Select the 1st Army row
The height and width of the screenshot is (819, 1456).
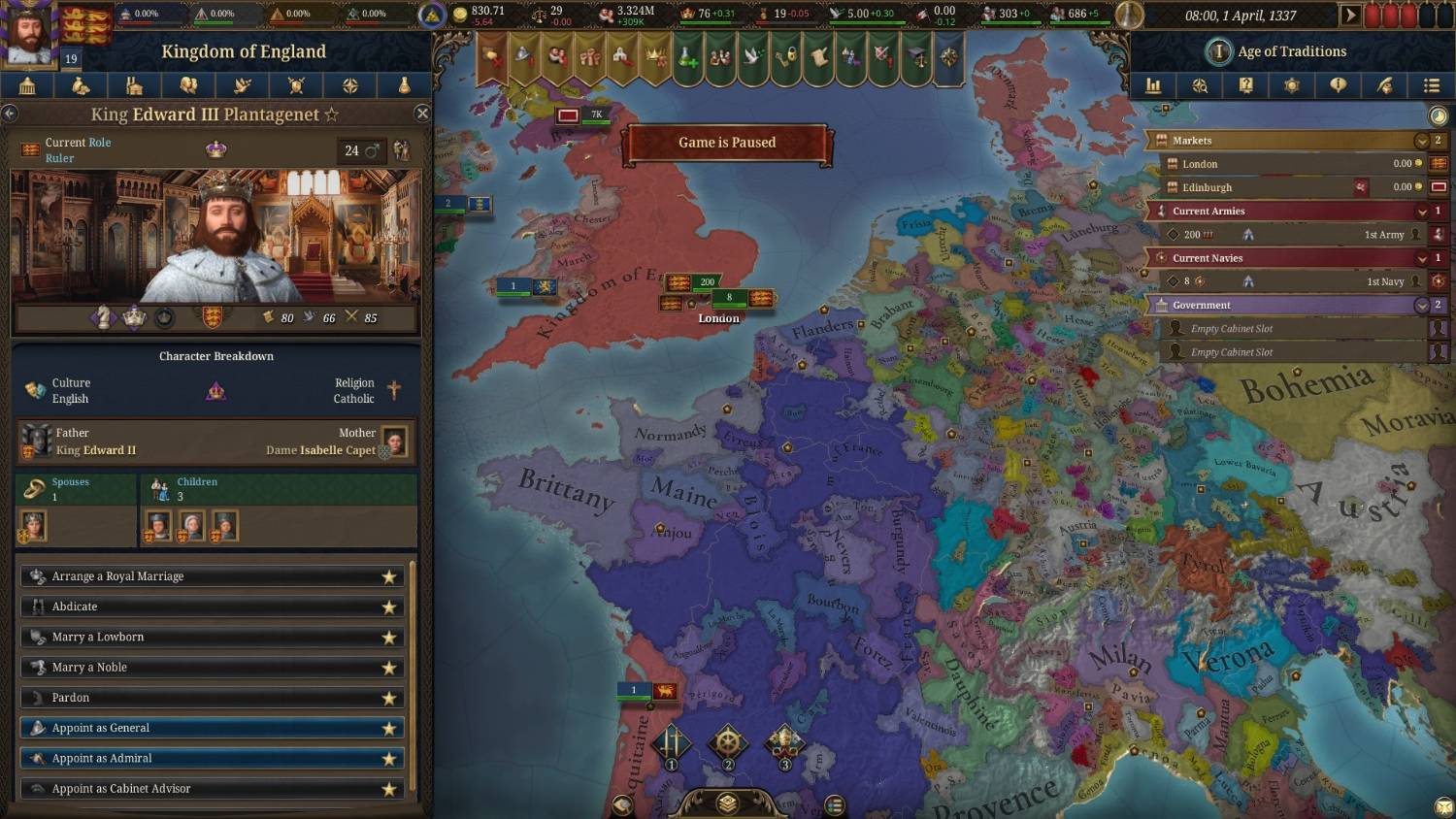point(1291,235)
